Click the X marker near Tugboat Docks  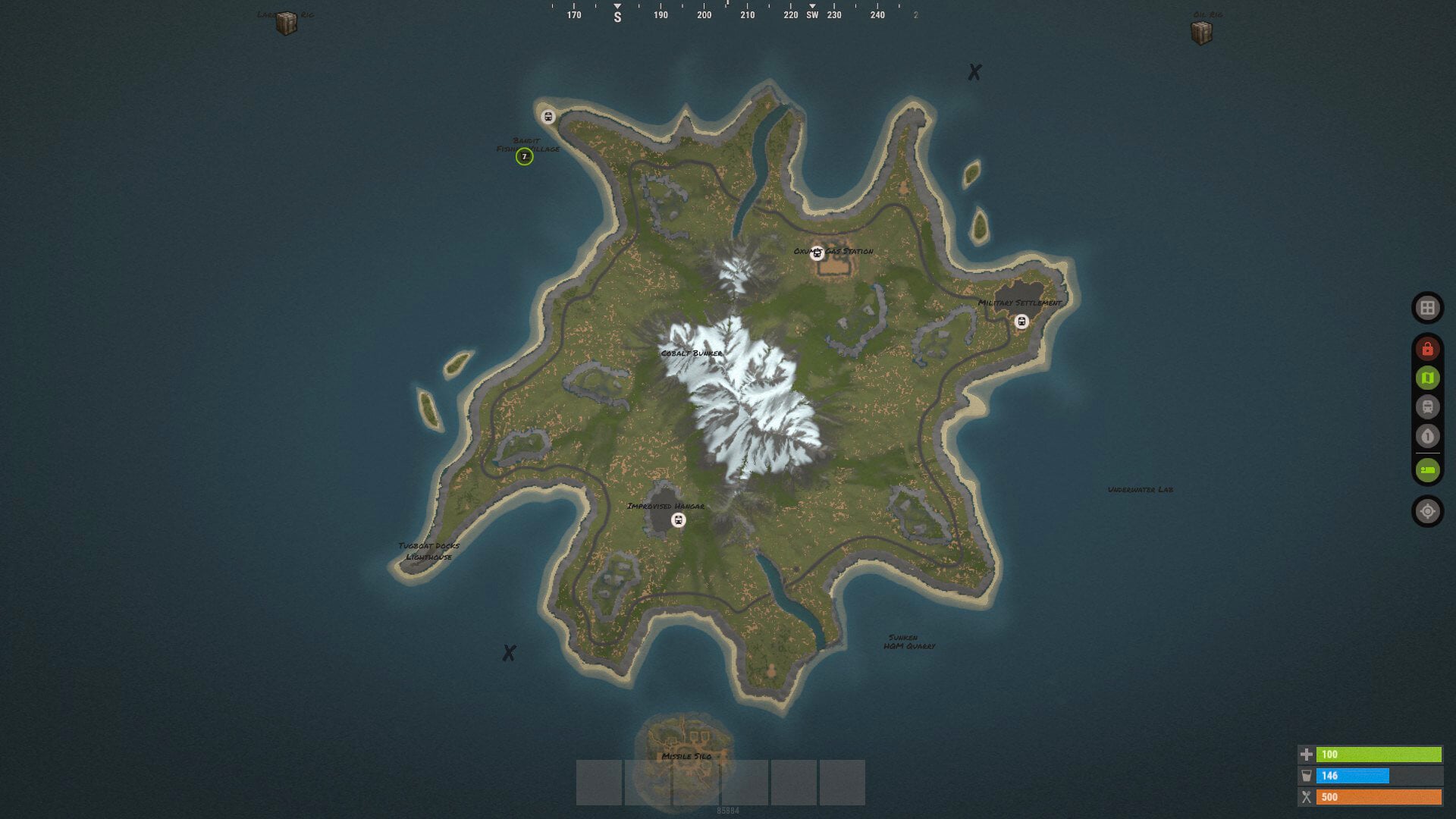click(509, 653)
